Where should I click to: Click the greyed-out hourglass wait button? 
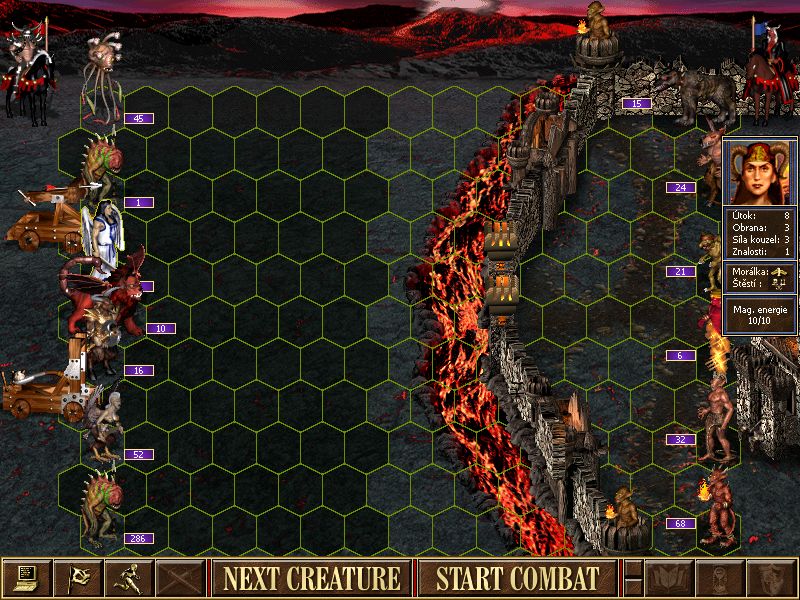pyautogui.click(x=720, y=577)
